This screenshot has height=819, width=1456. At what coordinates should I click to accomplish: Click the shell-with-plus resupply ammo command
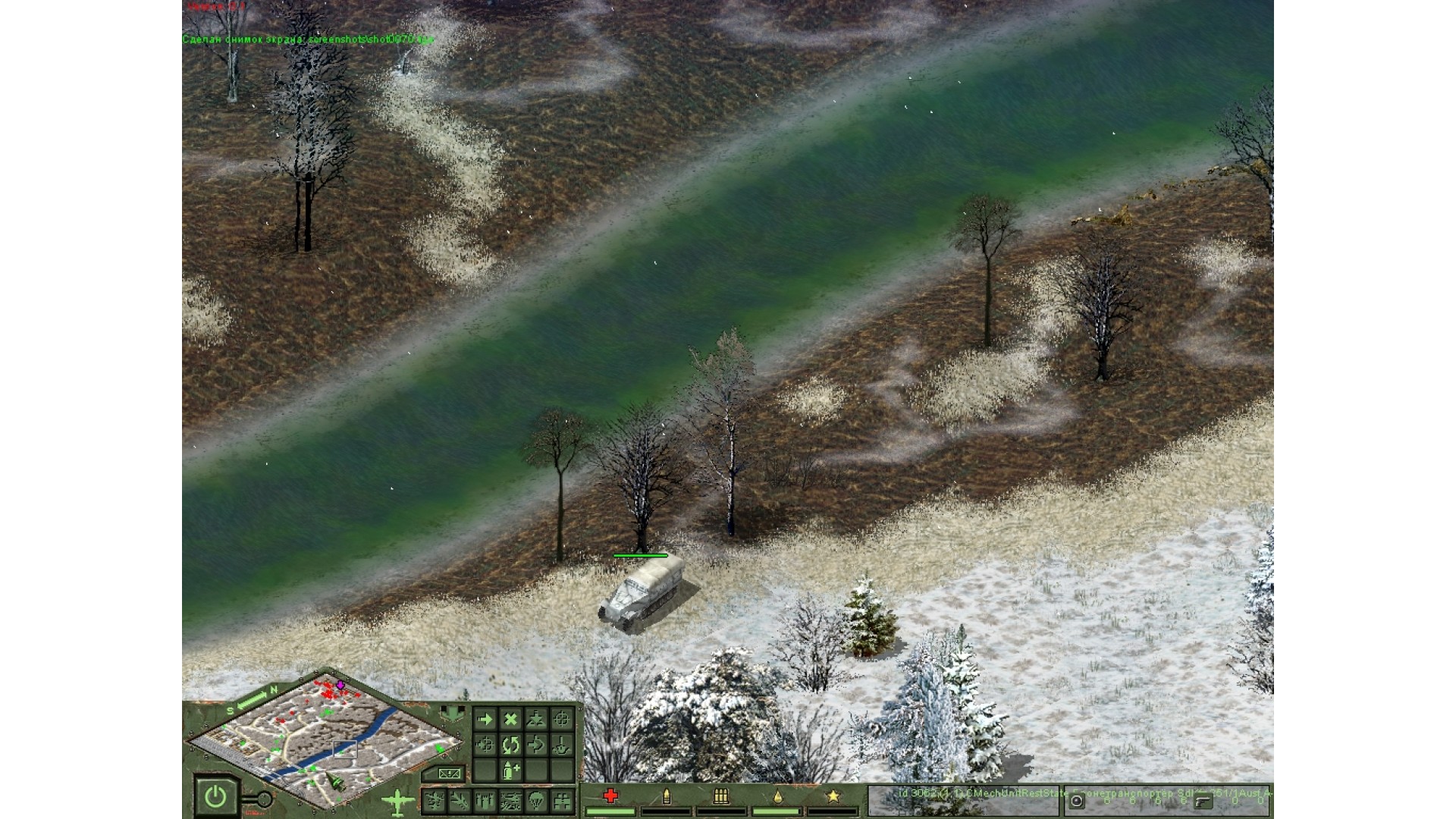point(511,770)
